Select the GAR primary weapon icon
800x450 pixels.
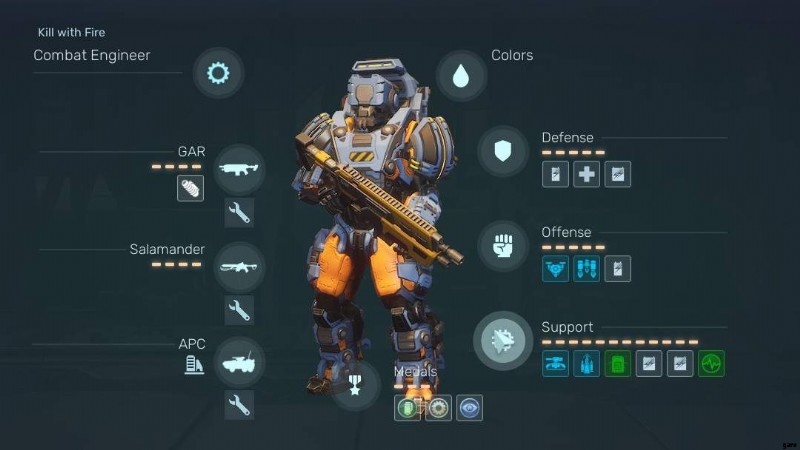click(239, 168)
